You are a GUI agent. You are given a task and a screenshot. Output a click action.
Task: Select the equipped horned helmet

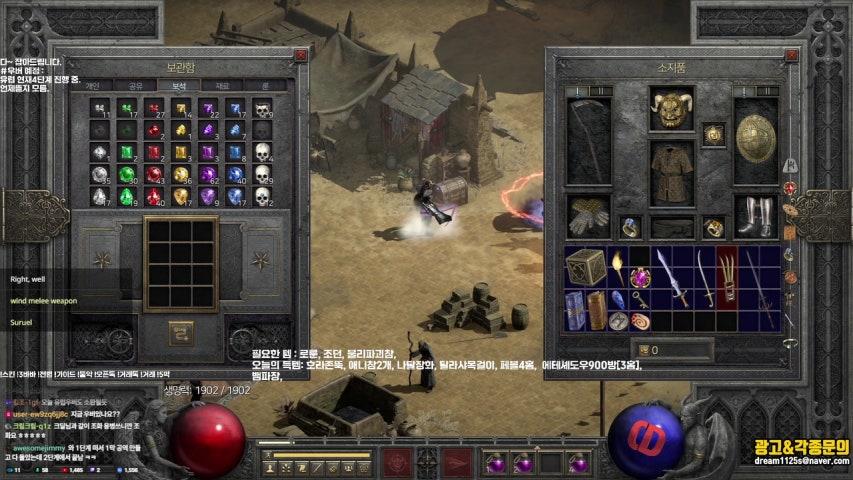coord(671,108)
